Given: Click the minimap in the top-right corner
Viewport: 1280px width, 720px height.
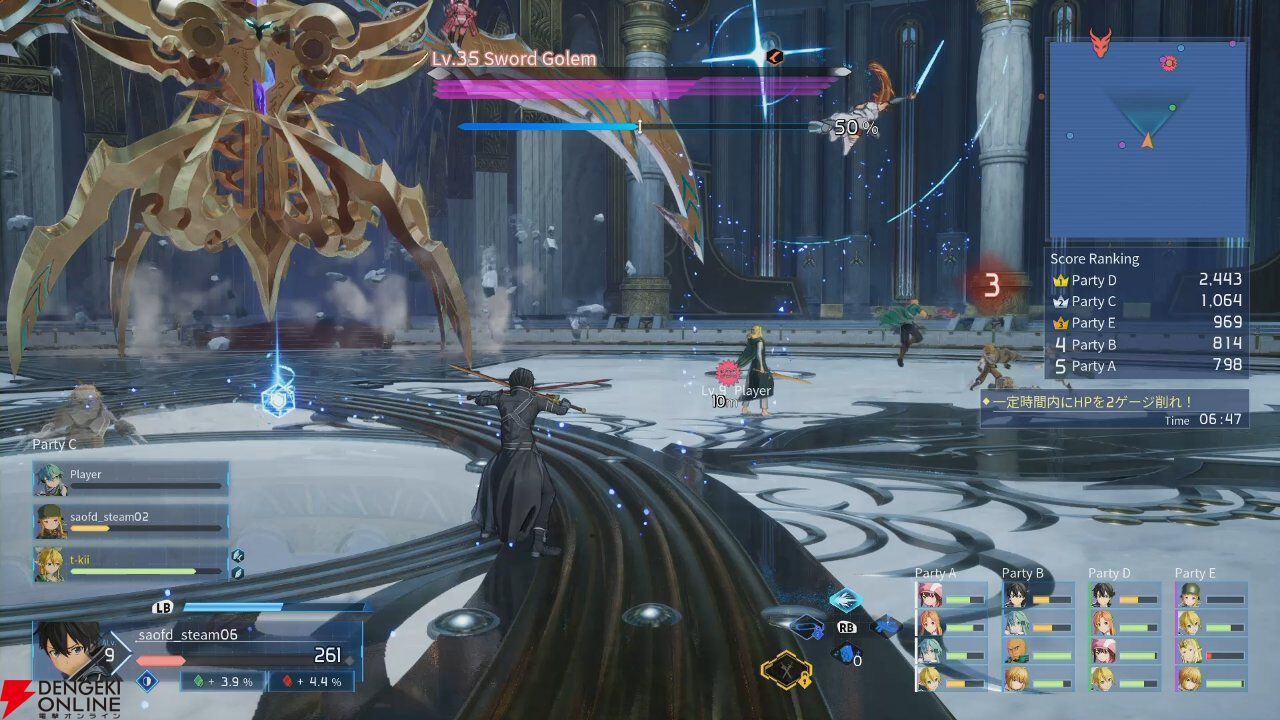Looking at the screenshot, I should point(1147,140).
